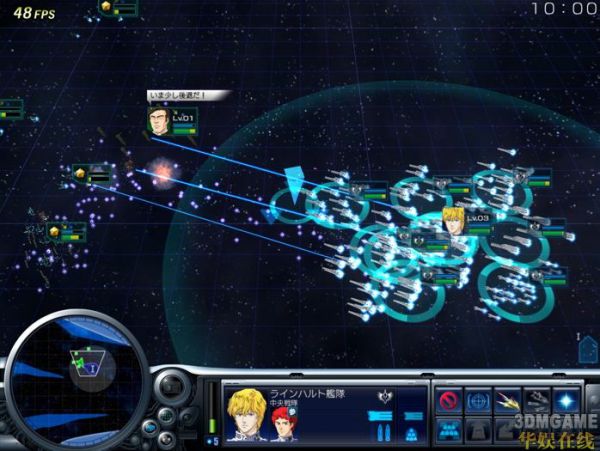Use the missile salvo command icon
Image resolution: width=600 pixels, height=451 pixels.
tap(539, 401)
